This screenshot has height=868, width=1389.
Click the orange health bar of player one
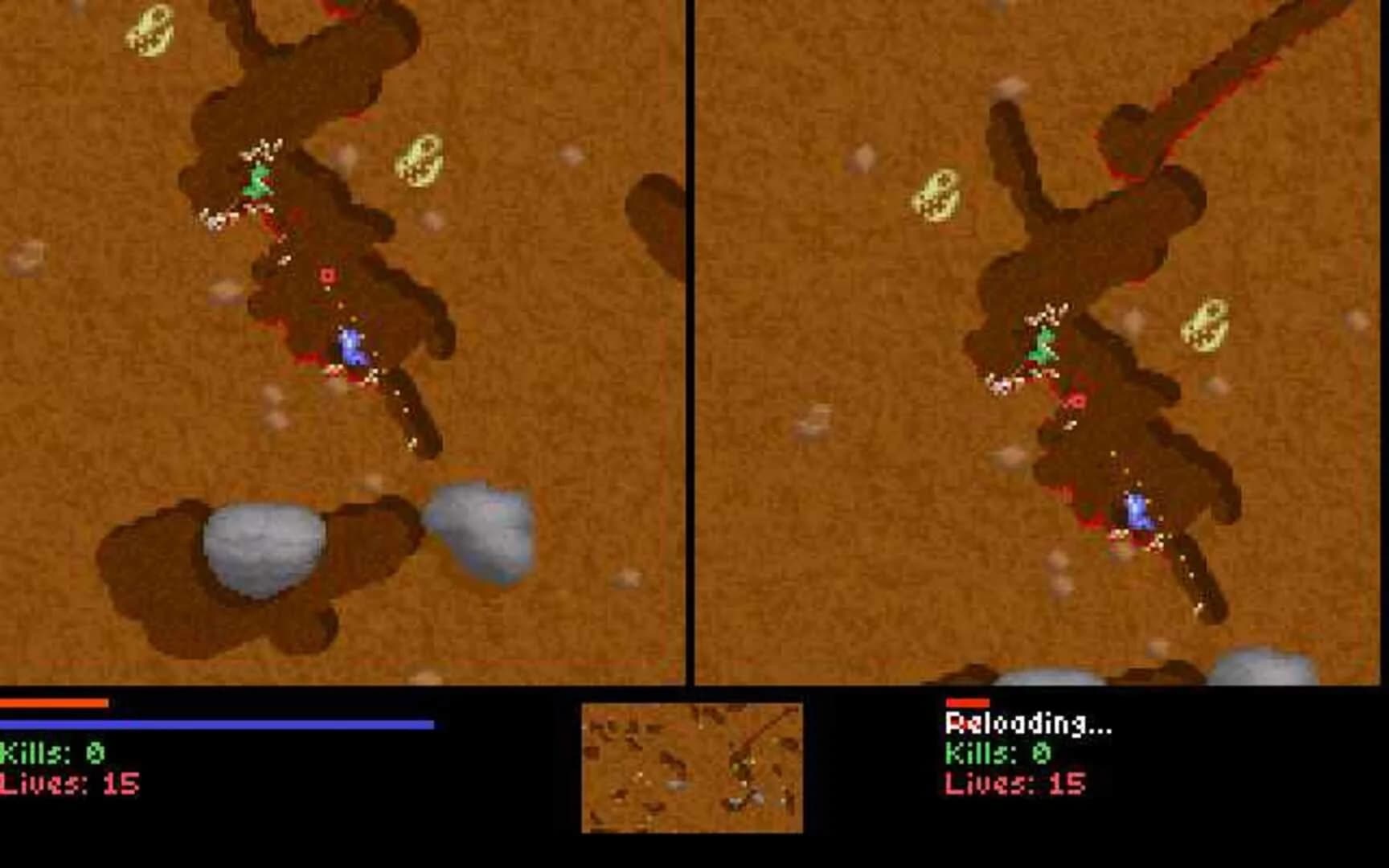(x=52, y=705)
